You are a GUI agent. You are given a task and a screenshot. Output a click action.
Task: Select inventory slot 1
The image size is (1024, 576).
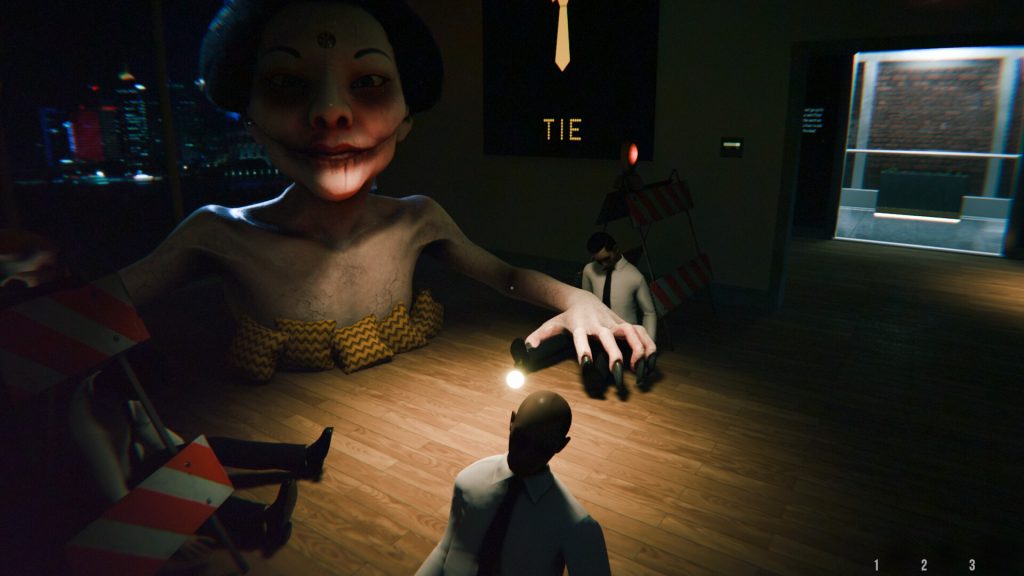[x=877, y=565]
